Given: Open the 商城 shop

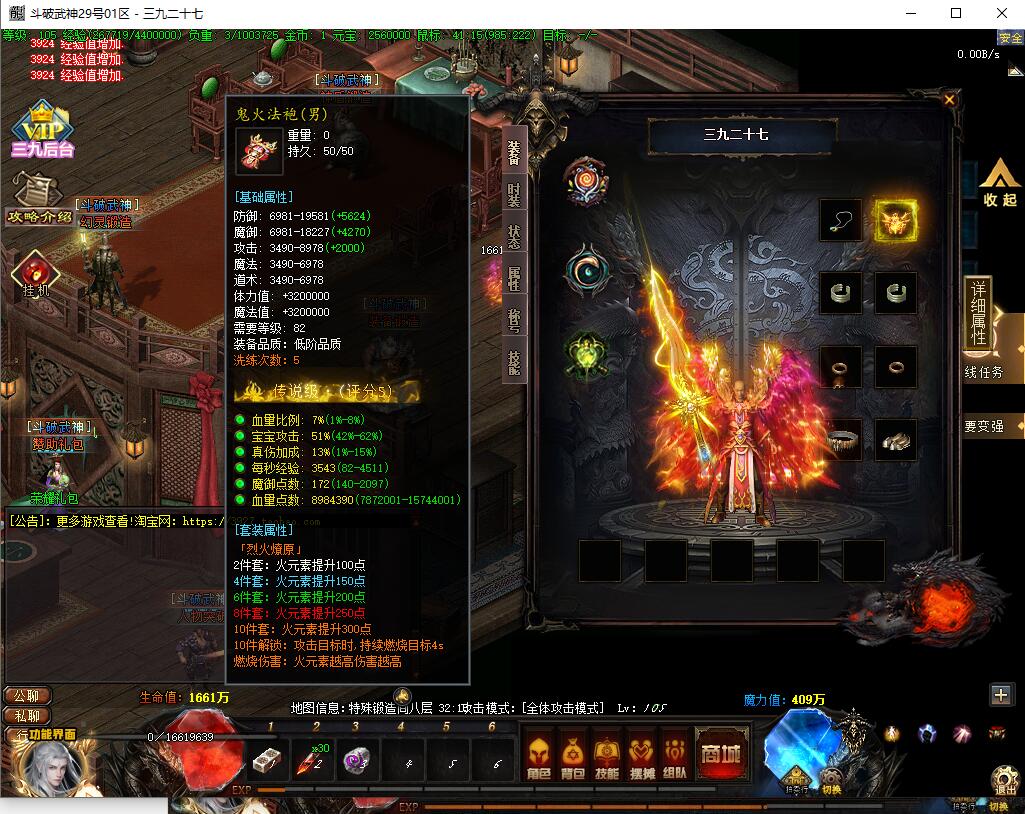Looking at the screenshot, I should point(720,752).
